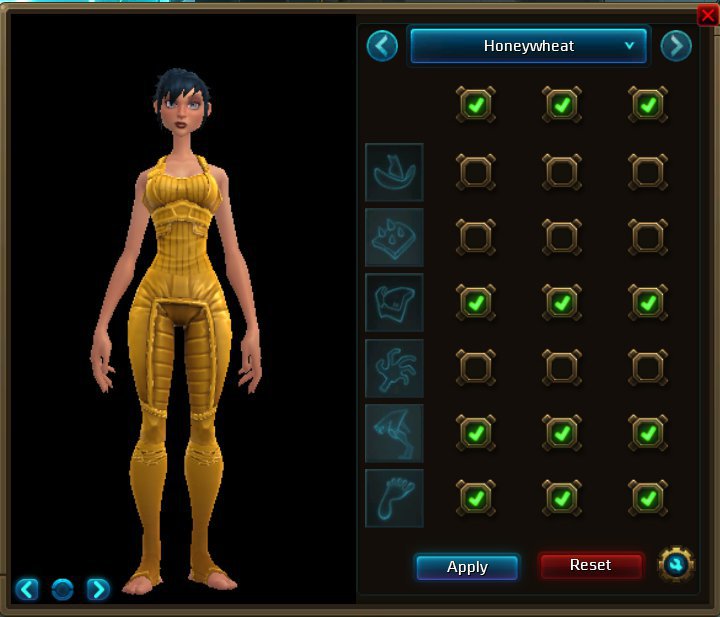Apply the Honeywheat dye changes
This screenshot has height=617, width=720.
pyautogui.click(x=467, y=567)
